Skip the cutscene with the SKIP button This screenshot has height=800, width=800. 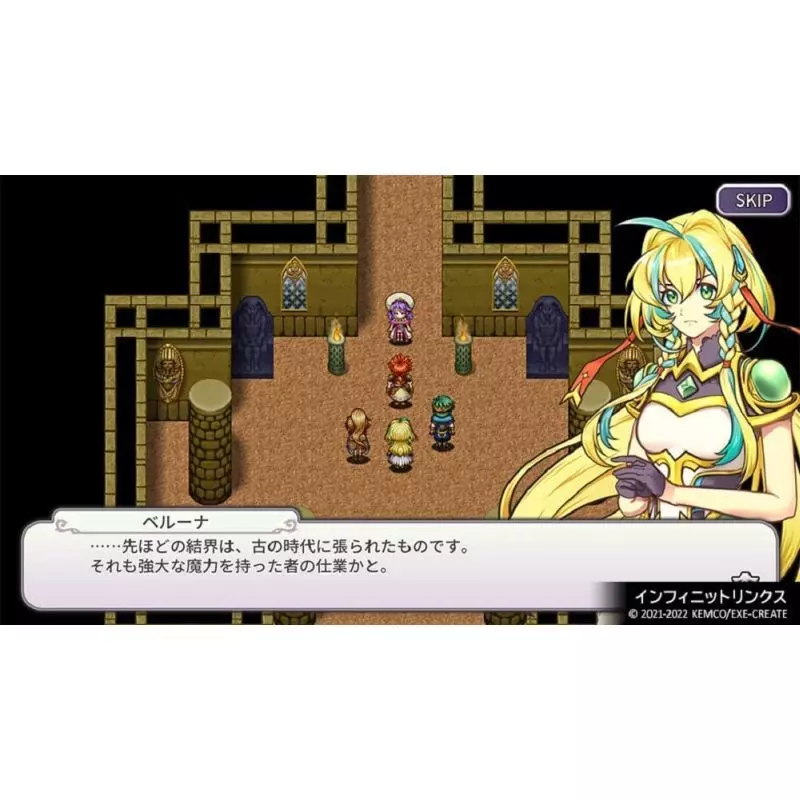click(x=754, y=200)
